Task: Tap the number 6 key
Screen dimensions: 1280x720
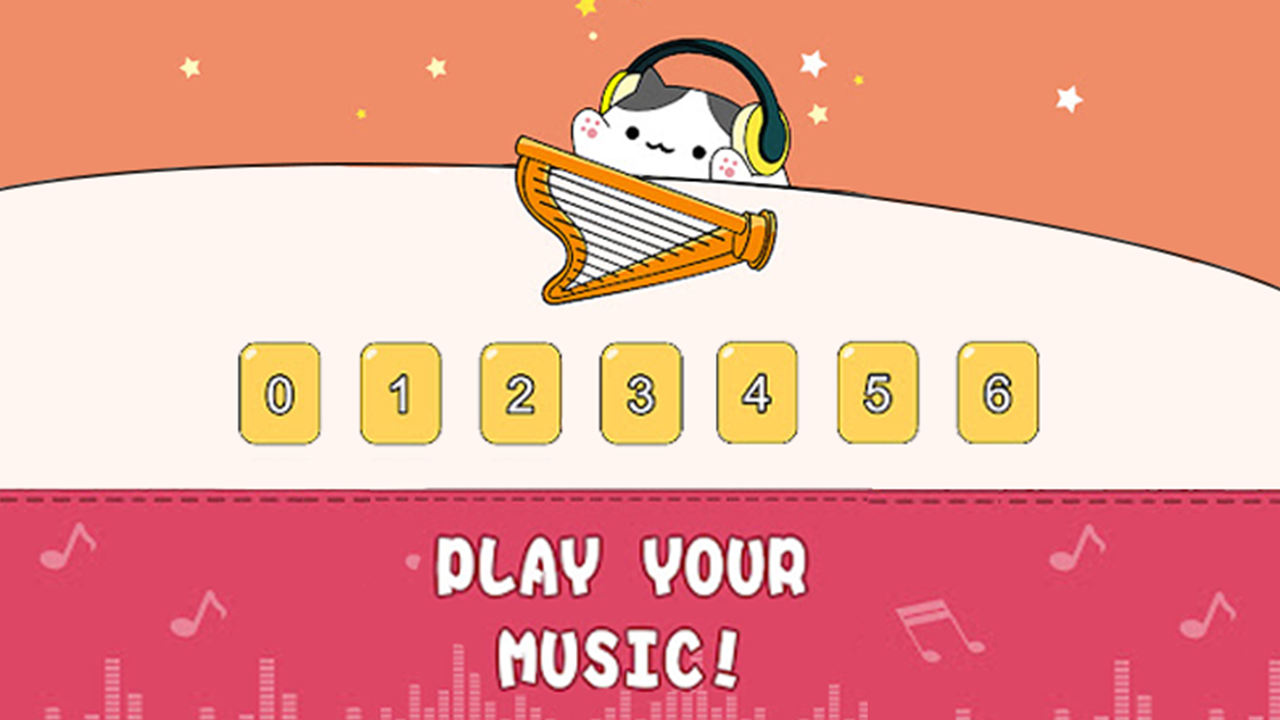Action: (1000, 393)
